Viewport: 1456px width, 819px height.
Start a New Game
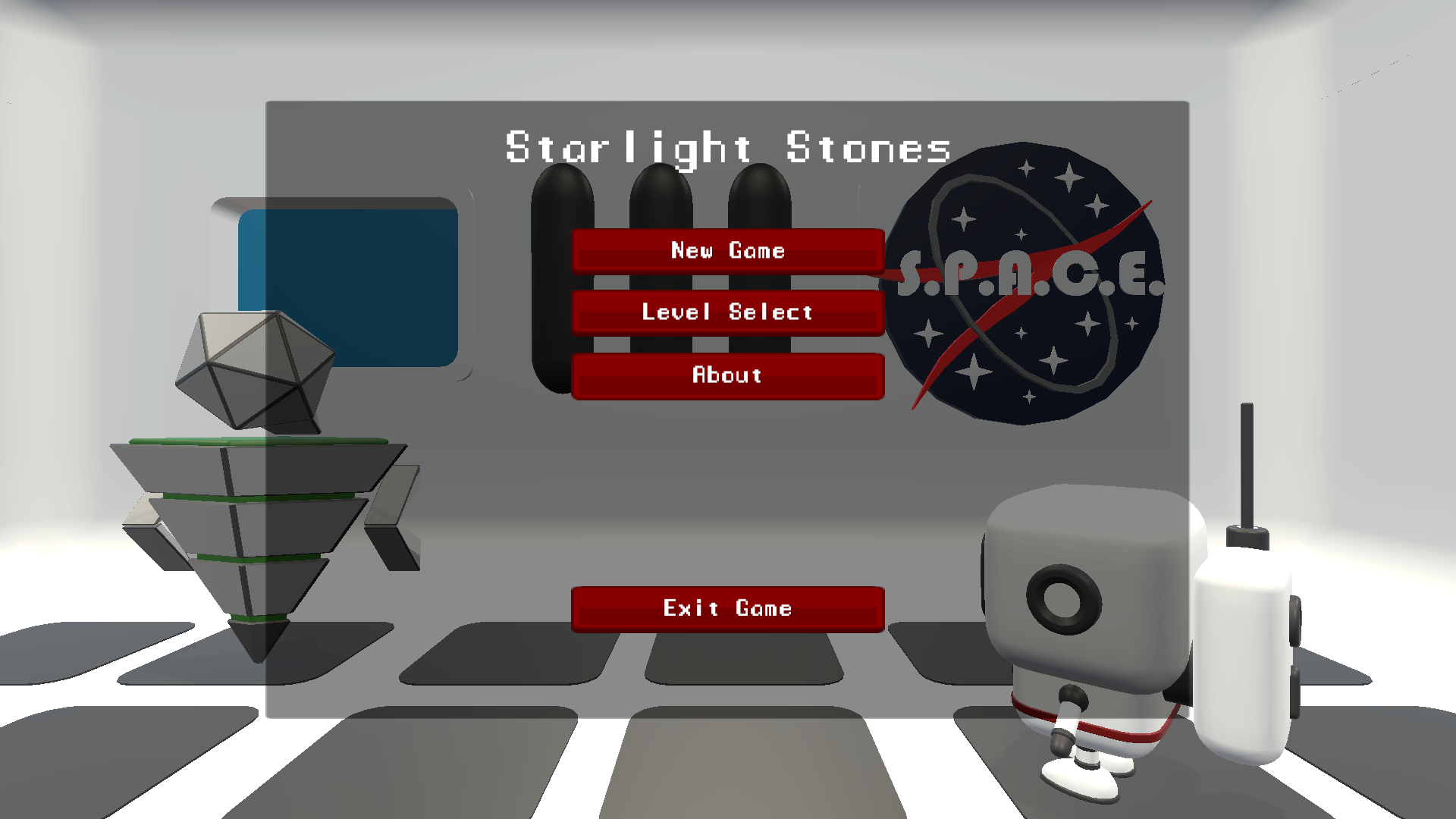click(x=728, y=250)
